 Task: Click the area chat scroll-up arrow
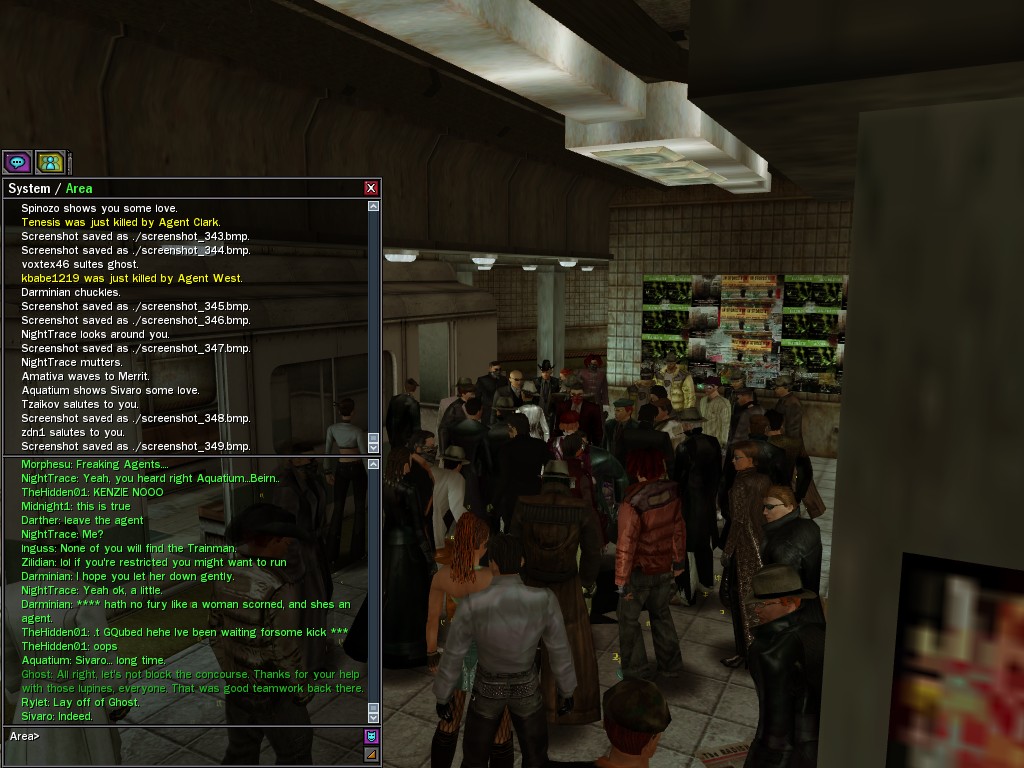click(374, 464)
